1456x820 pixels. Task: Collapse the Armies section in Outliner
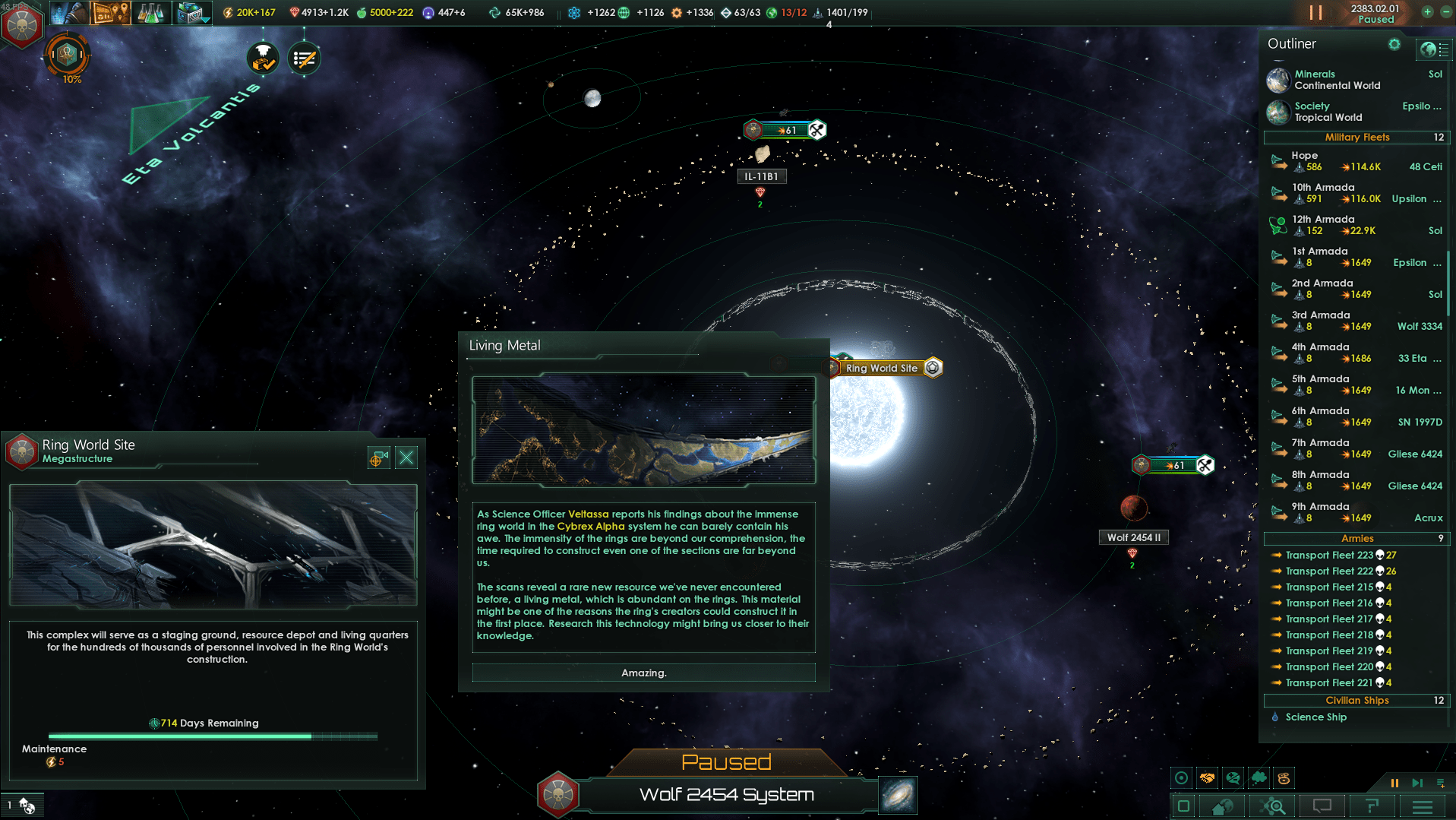[x=1357, y=538]
